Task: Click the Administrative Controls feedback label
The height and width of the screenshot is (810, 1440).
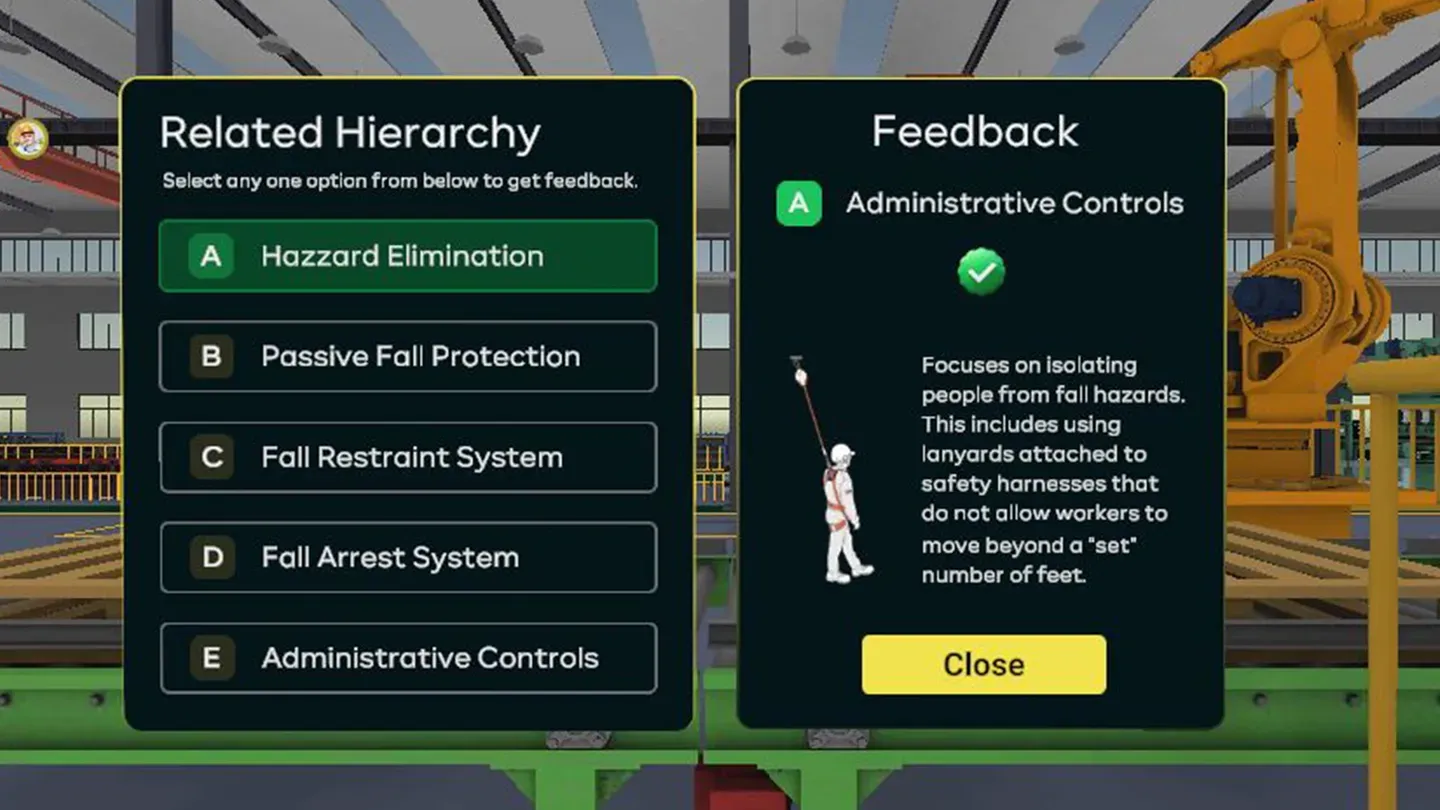Action: pyautogui.click(x=1014, y=203)
